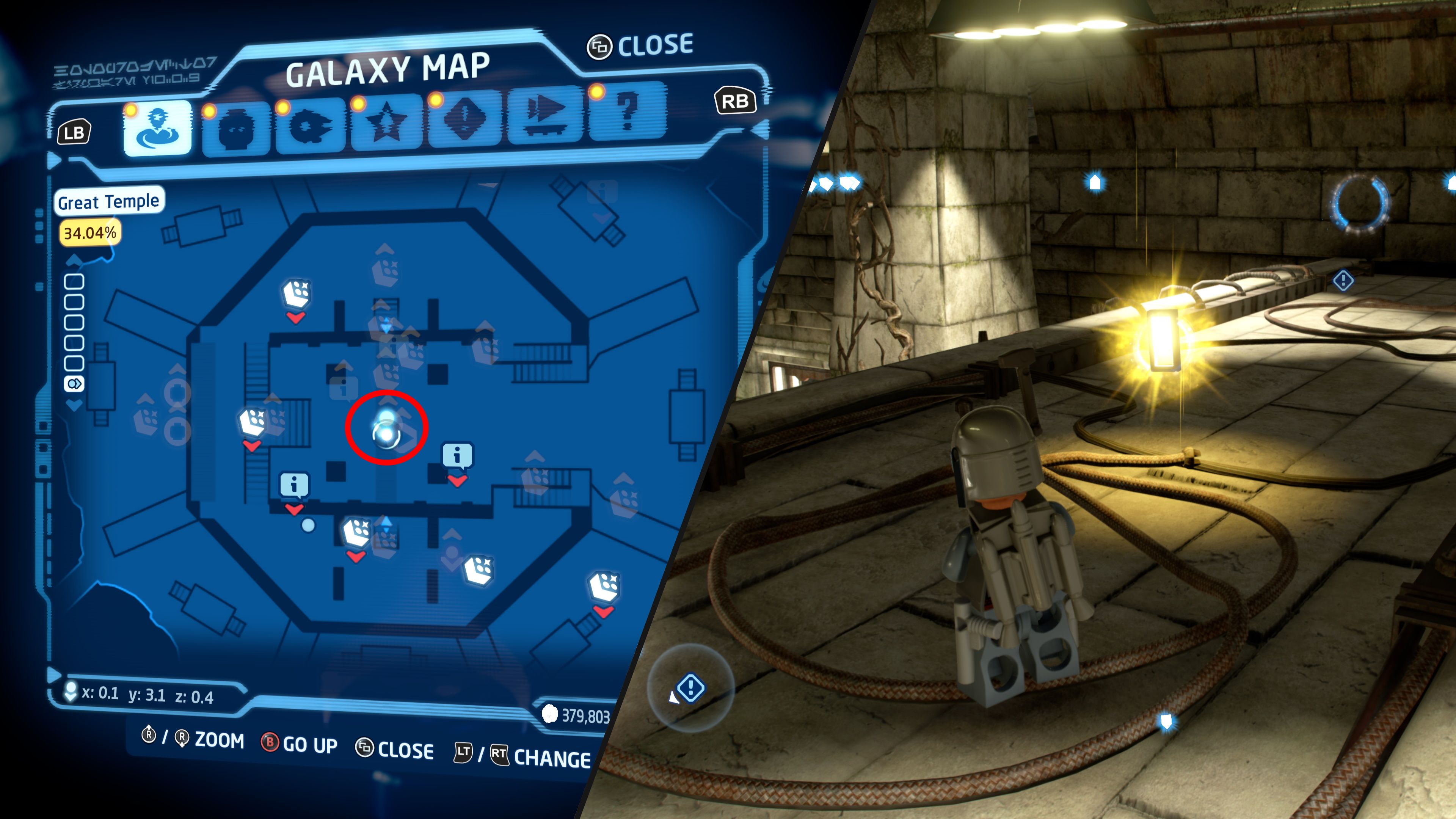Viewport: 1456px width, 819px height.
Task: Open the star-shaped challenges filter icon
Action: [x=387, y=121]
